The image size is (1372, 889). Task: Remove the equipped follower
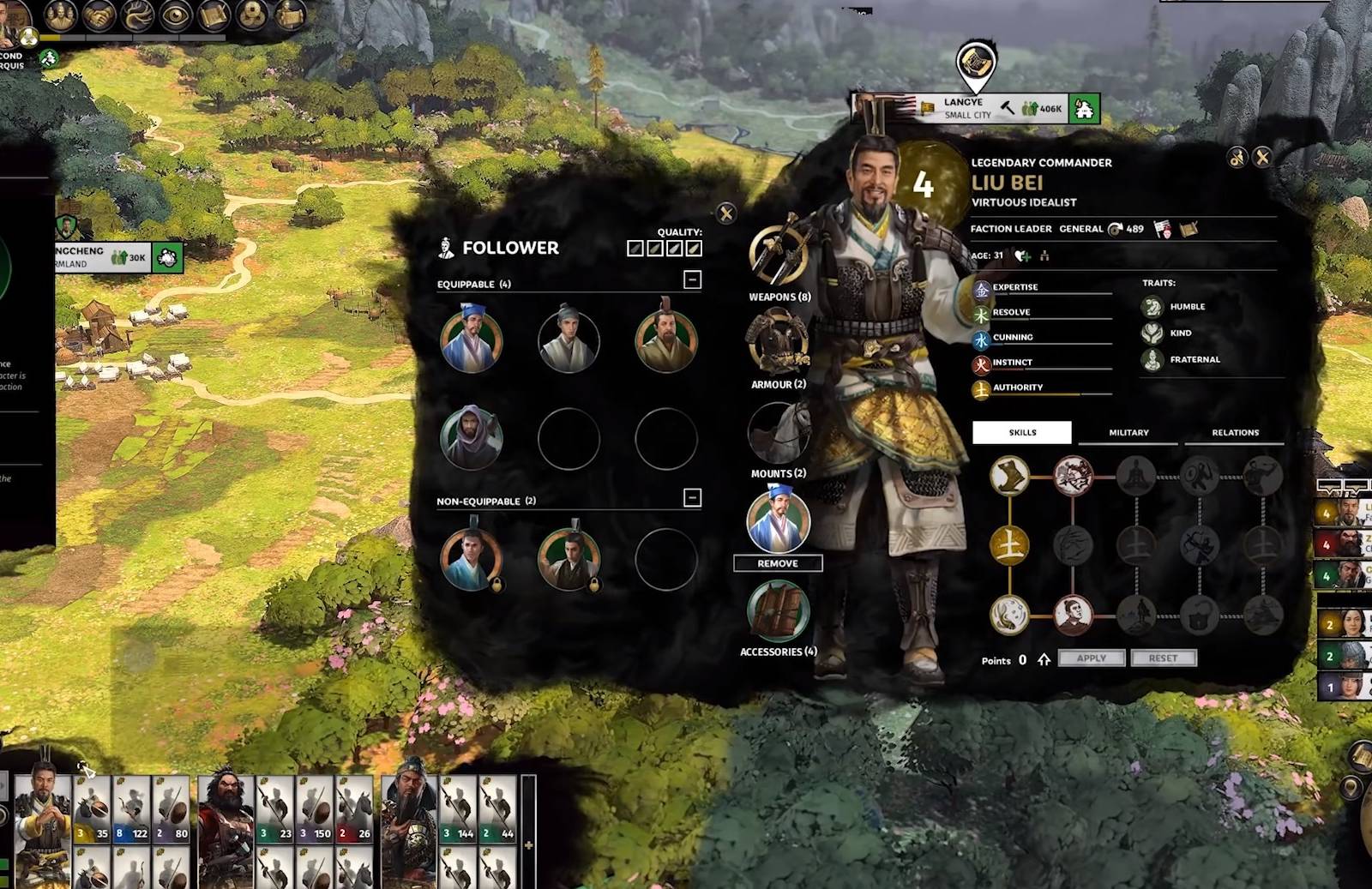[x=778, y=563]
